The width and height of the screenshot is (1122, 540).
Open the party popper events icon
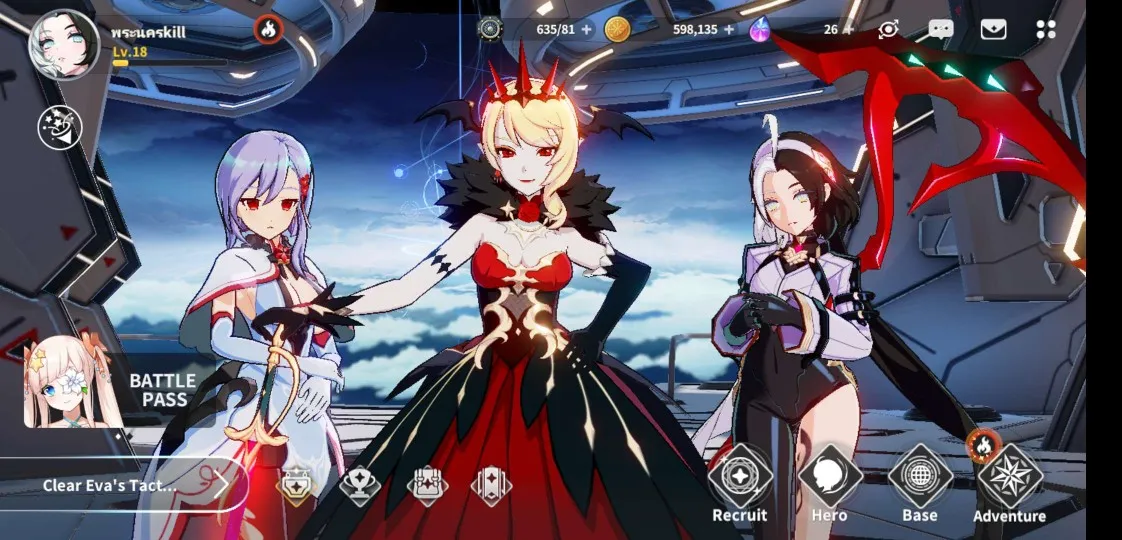click(x=59, y=127)
